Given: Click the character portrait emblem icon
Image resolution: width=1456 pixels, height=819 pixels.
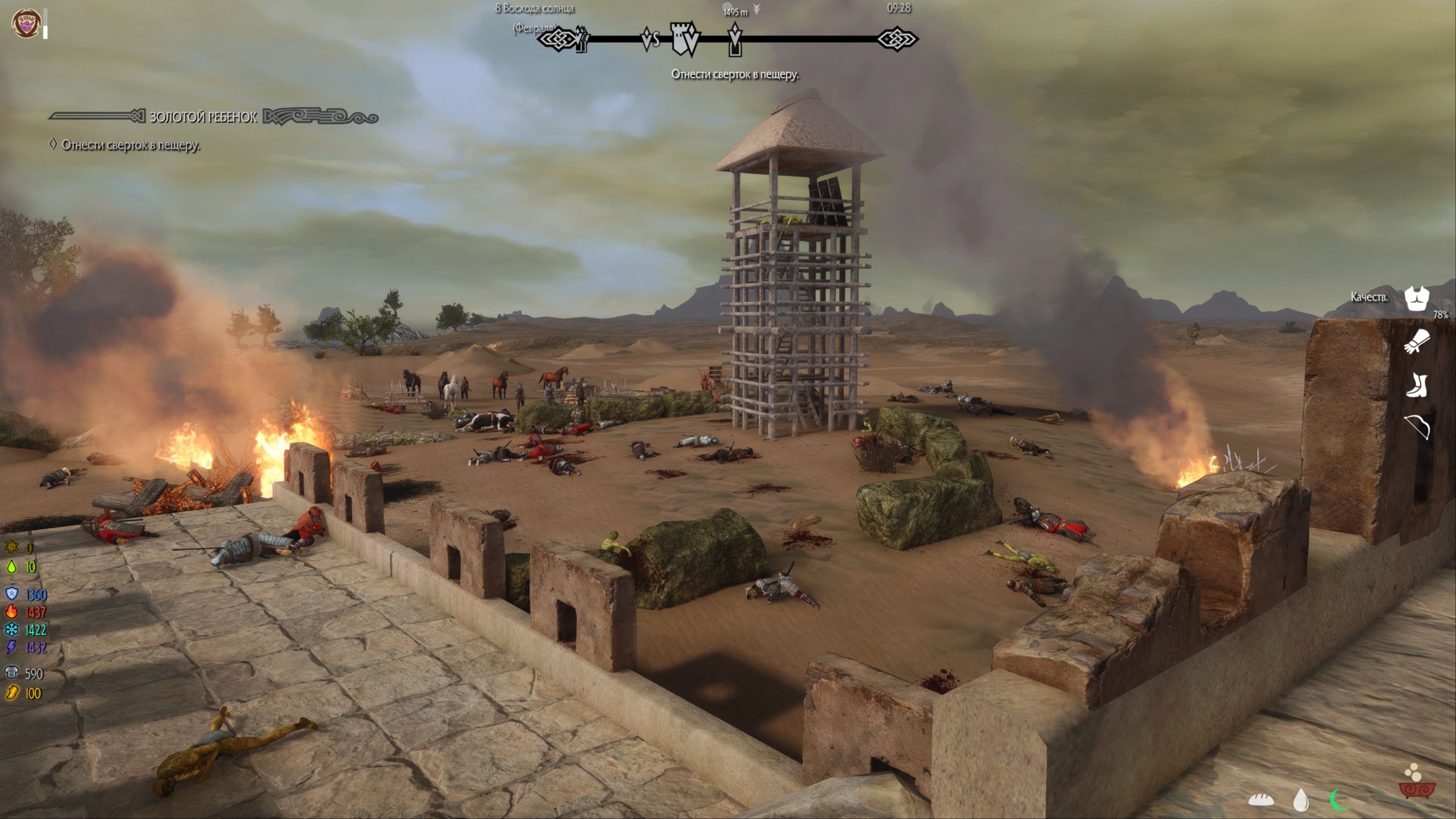Looking at the screenshot, I should click(x=26, y=23).
